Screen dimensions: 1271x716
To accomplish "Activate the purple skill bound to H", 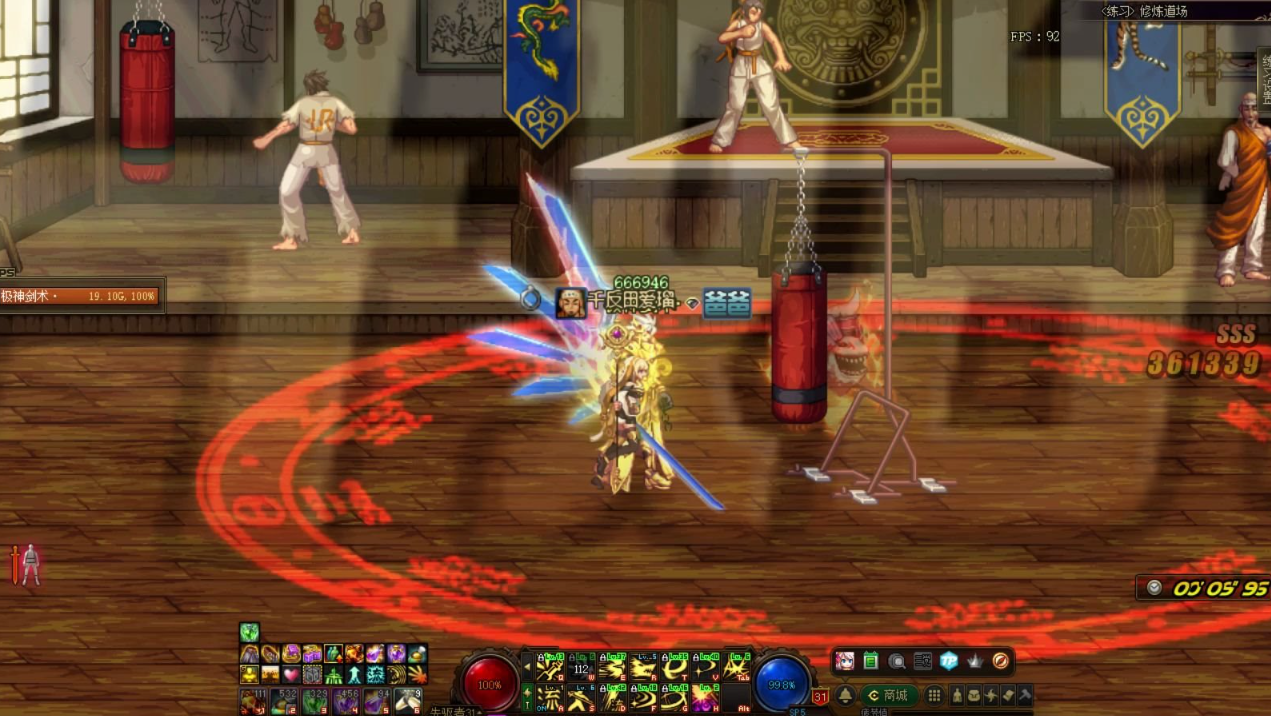I will pyautogui.click(x=704, y=698).
